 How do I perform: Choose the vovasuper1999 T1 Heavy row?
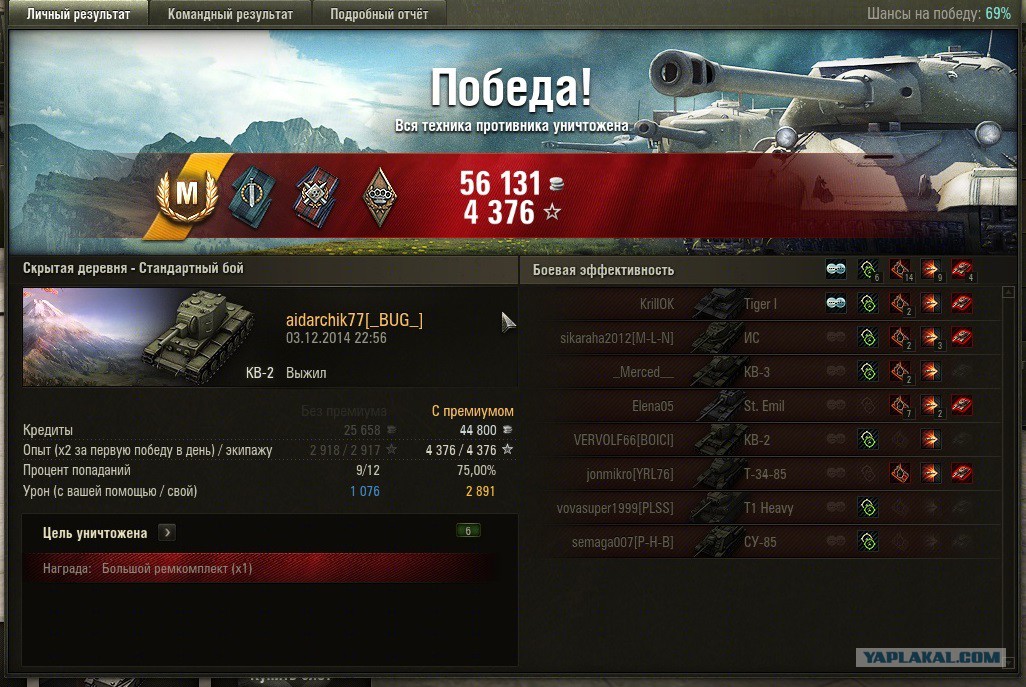(x=760, y=508)
